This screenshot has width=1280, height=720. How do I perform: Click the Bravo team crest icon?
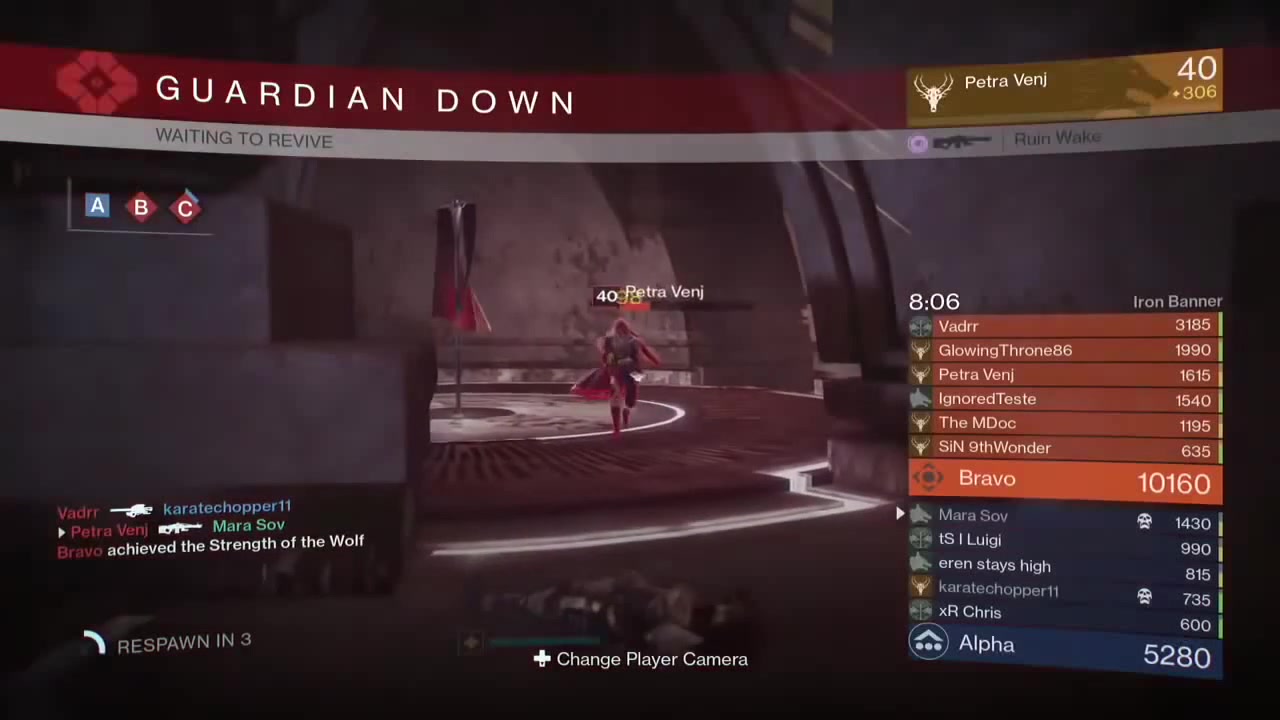pyautogui.click(x=928, y=478)
